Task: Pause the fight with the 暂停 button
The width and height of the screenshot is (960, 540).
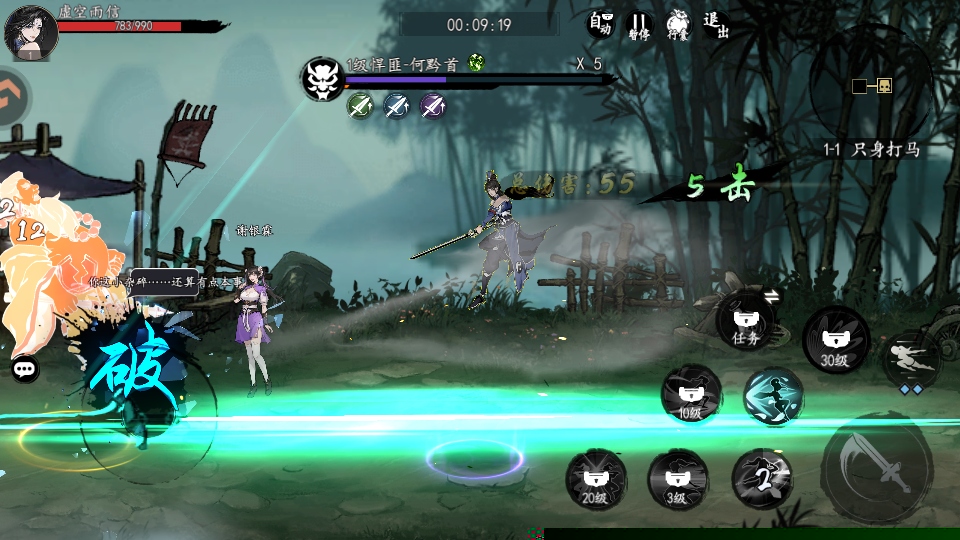Action: tap(638, 25)
